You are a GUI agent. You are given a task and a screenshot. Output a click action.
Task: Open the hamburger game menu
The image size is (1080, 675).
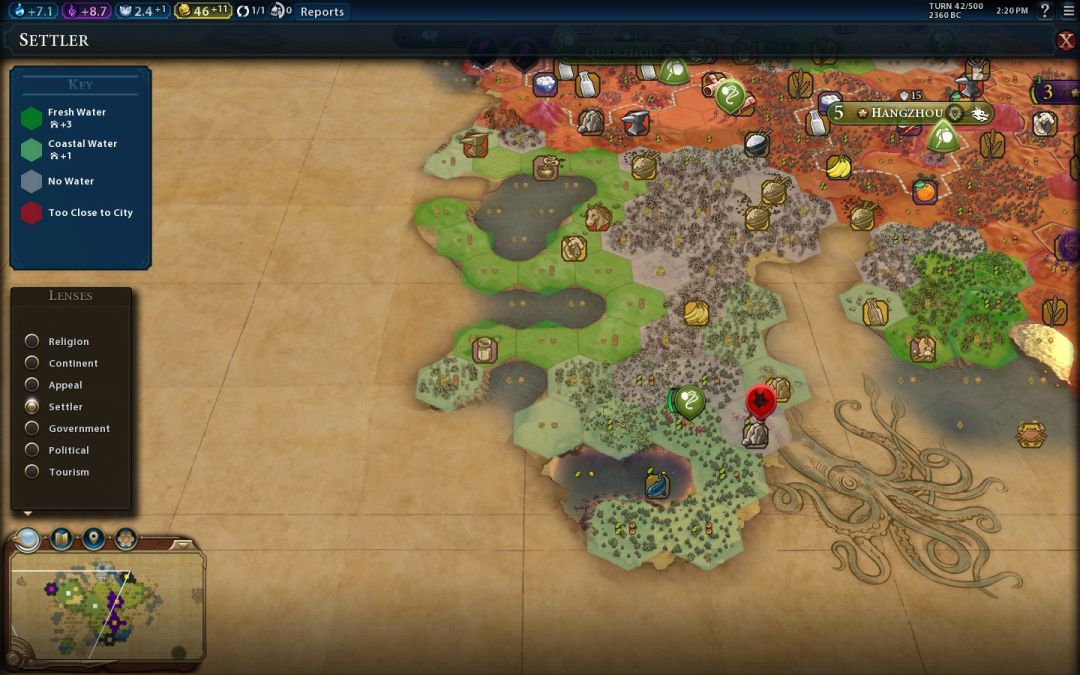pyautogui.click(x=1068, y=11)
